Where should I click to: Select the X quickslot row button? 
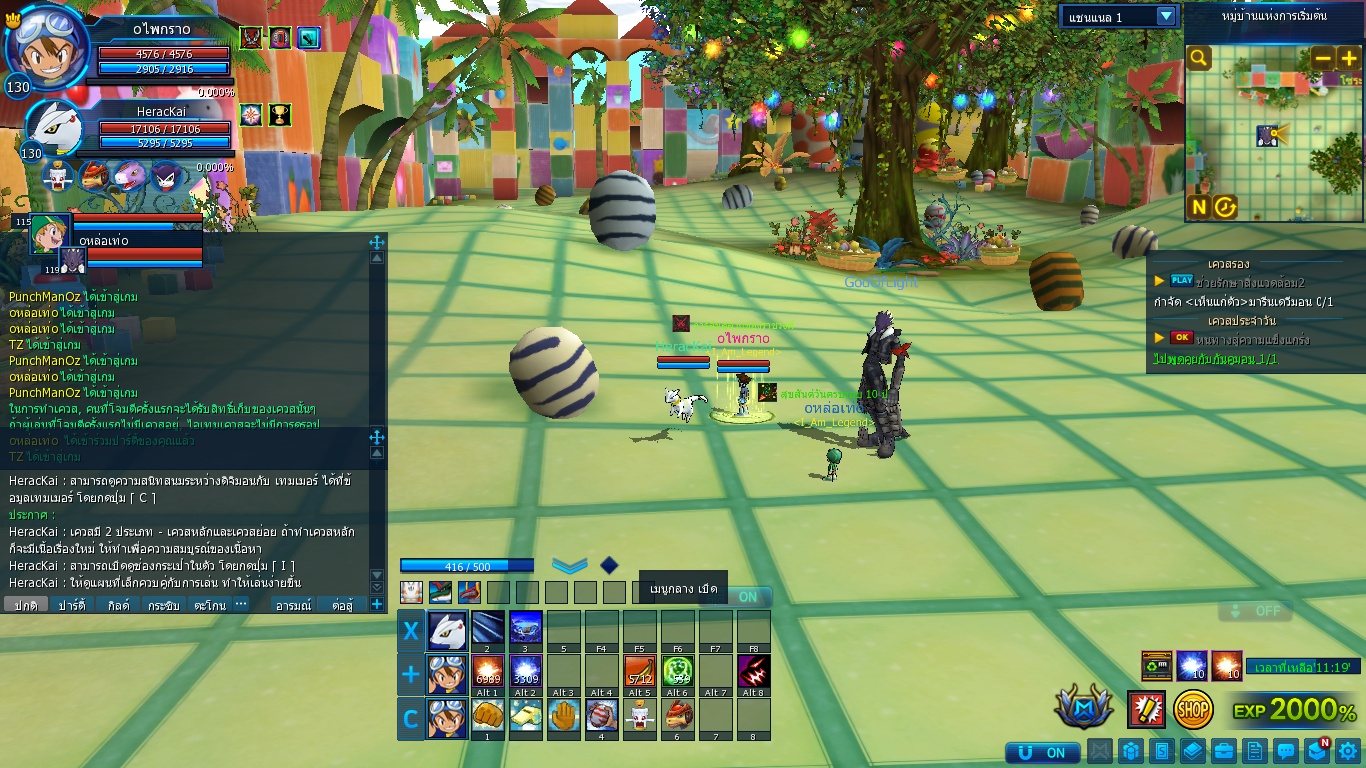[411, 631]
